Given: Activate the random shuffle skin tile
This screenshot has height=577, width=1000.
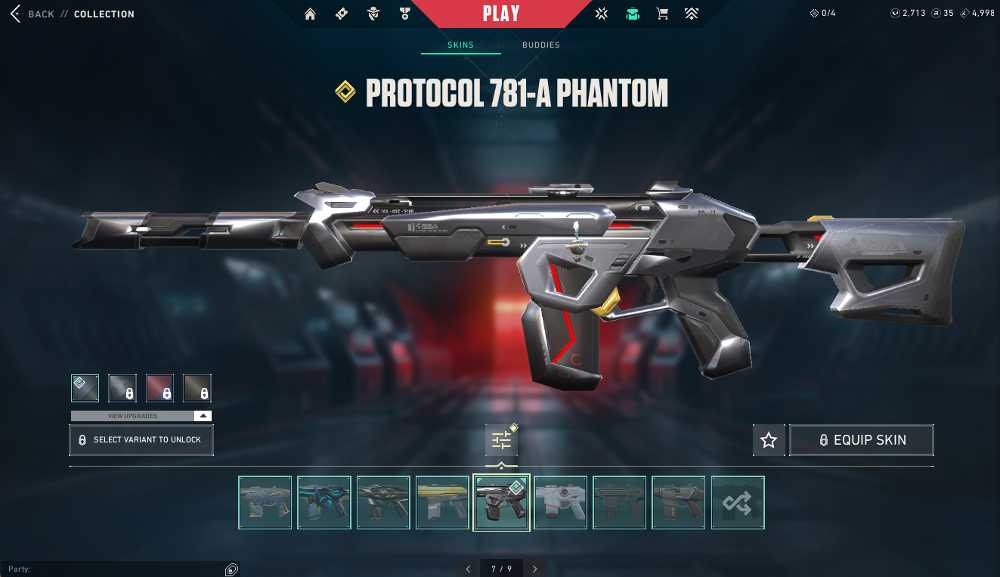Looking at the screenshot, I should click(737, 502).
